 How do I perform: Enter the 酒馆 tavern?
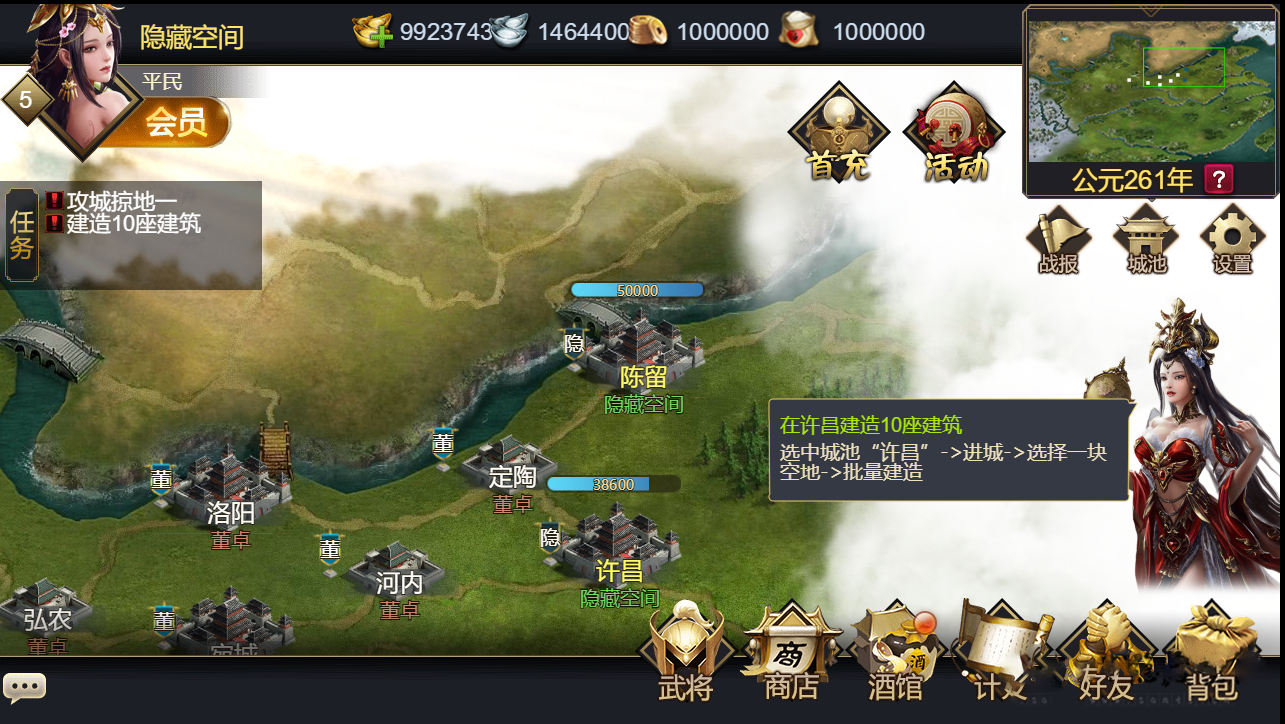pyautogui.click(x=895, y=655)
